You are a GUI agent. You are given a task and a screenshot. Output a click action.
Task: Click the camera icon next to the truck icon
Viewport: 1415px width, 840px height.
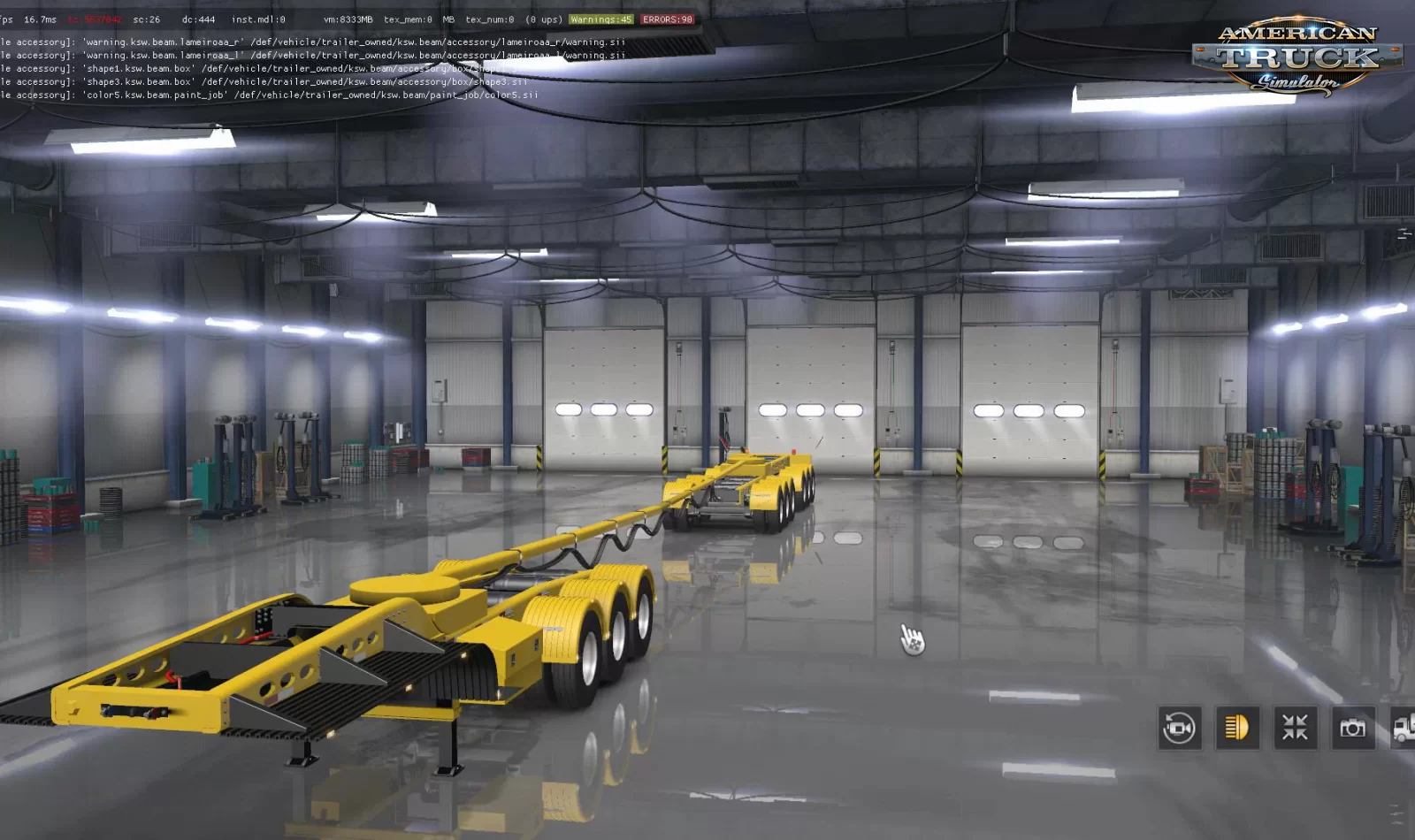click(x=1352, y=728)
